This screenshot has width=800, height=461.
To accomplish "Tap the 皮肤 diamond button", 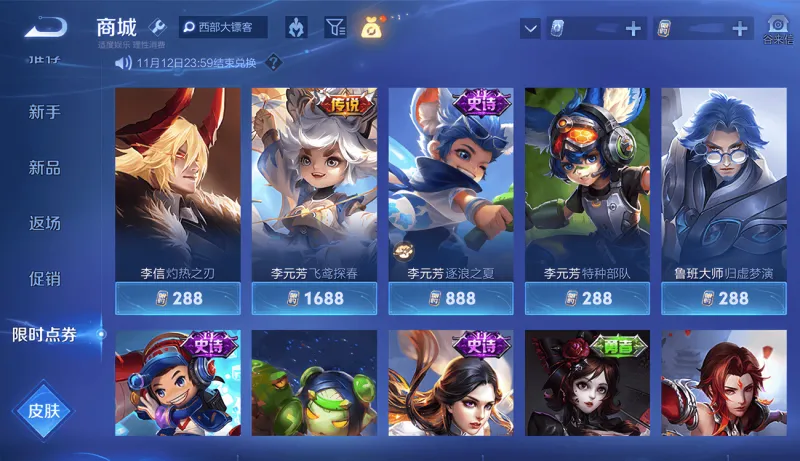I will point(44,409).
